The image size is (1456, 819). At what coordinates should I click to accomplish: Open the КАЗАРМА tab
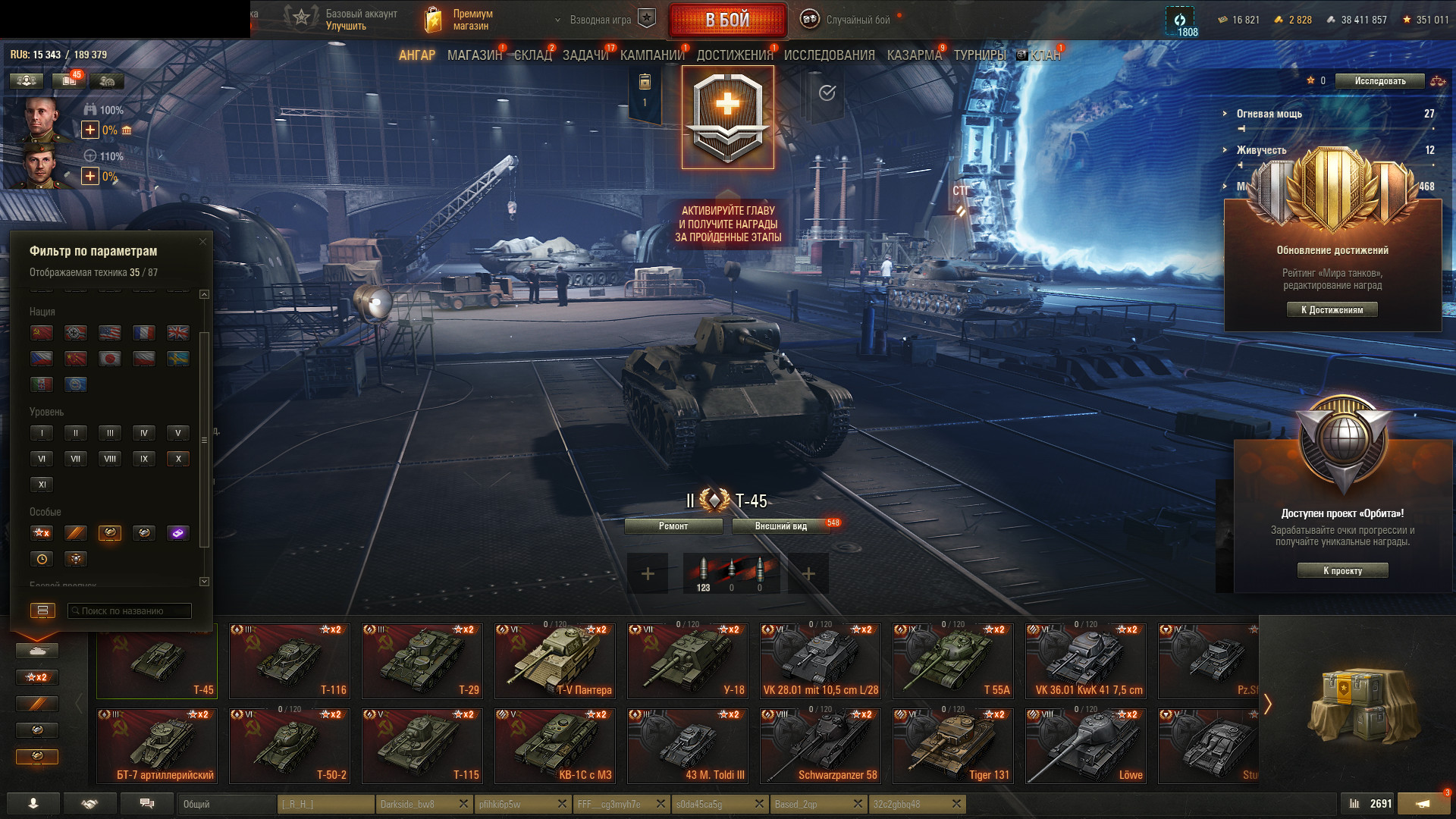coord(914,55)
